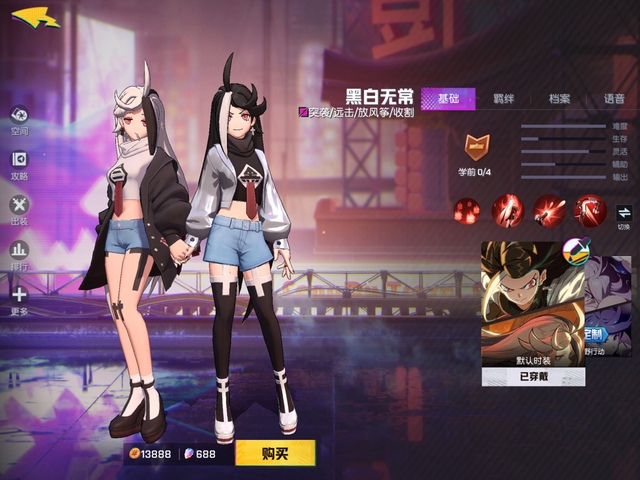Screen dimensions: 640x480
Task: Switch to the 羁绊 bonds tab
Action: (503, 99)
